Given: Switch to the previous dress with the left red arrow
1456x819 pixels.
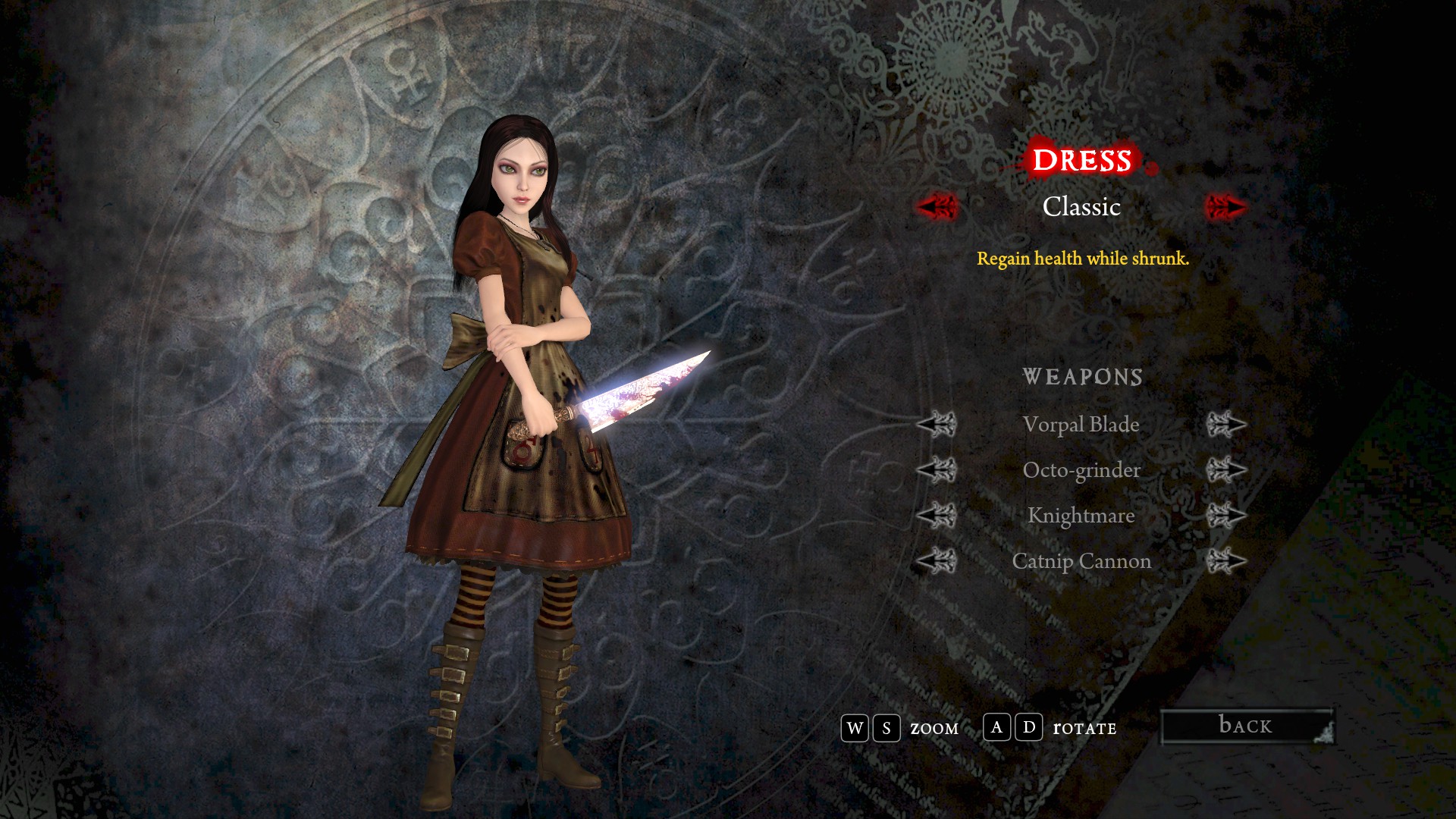Looking at the screenshot, I should click(937, 206).
